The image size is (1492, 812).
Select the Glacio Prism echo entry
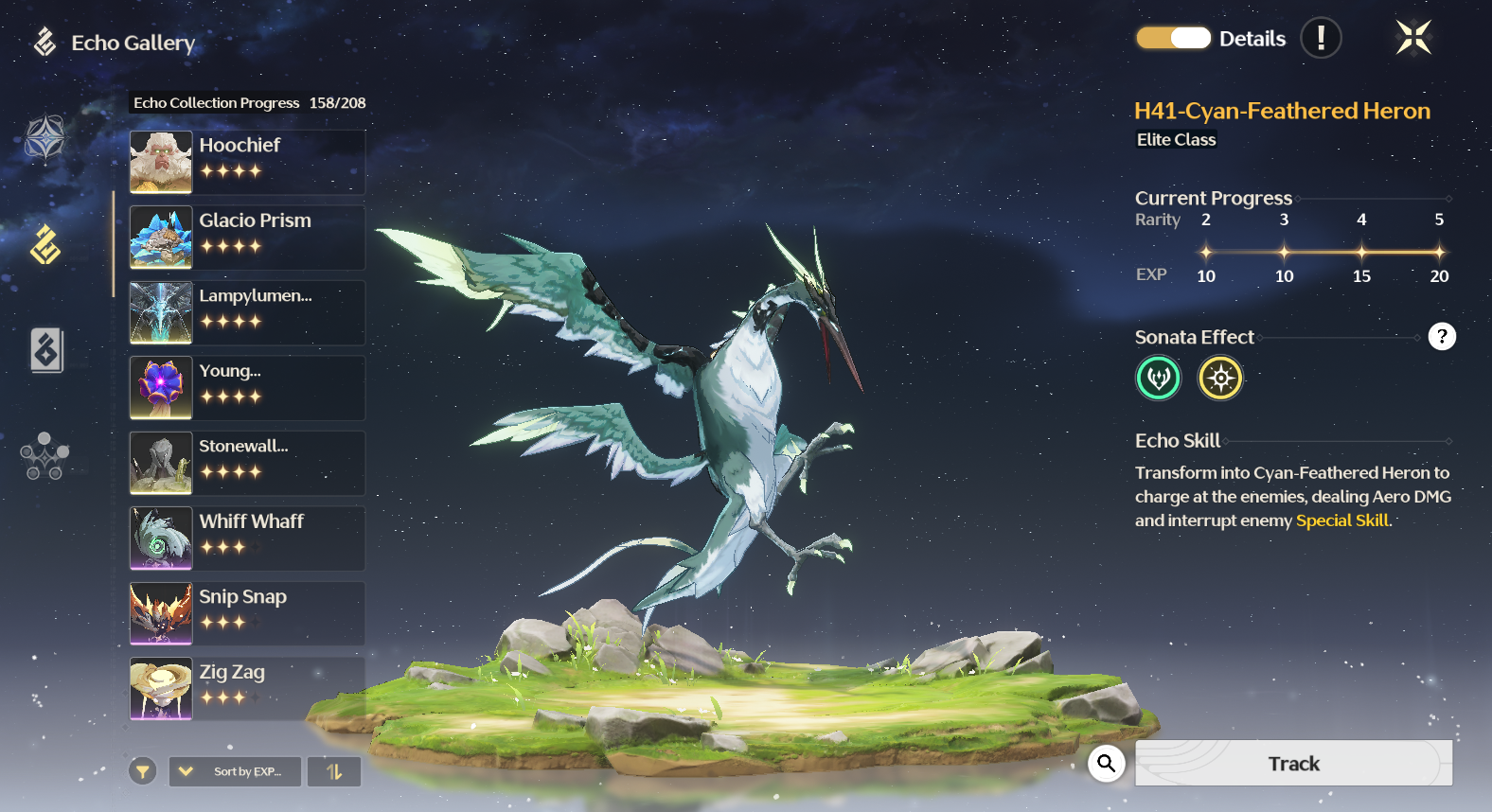pos(246,237)
